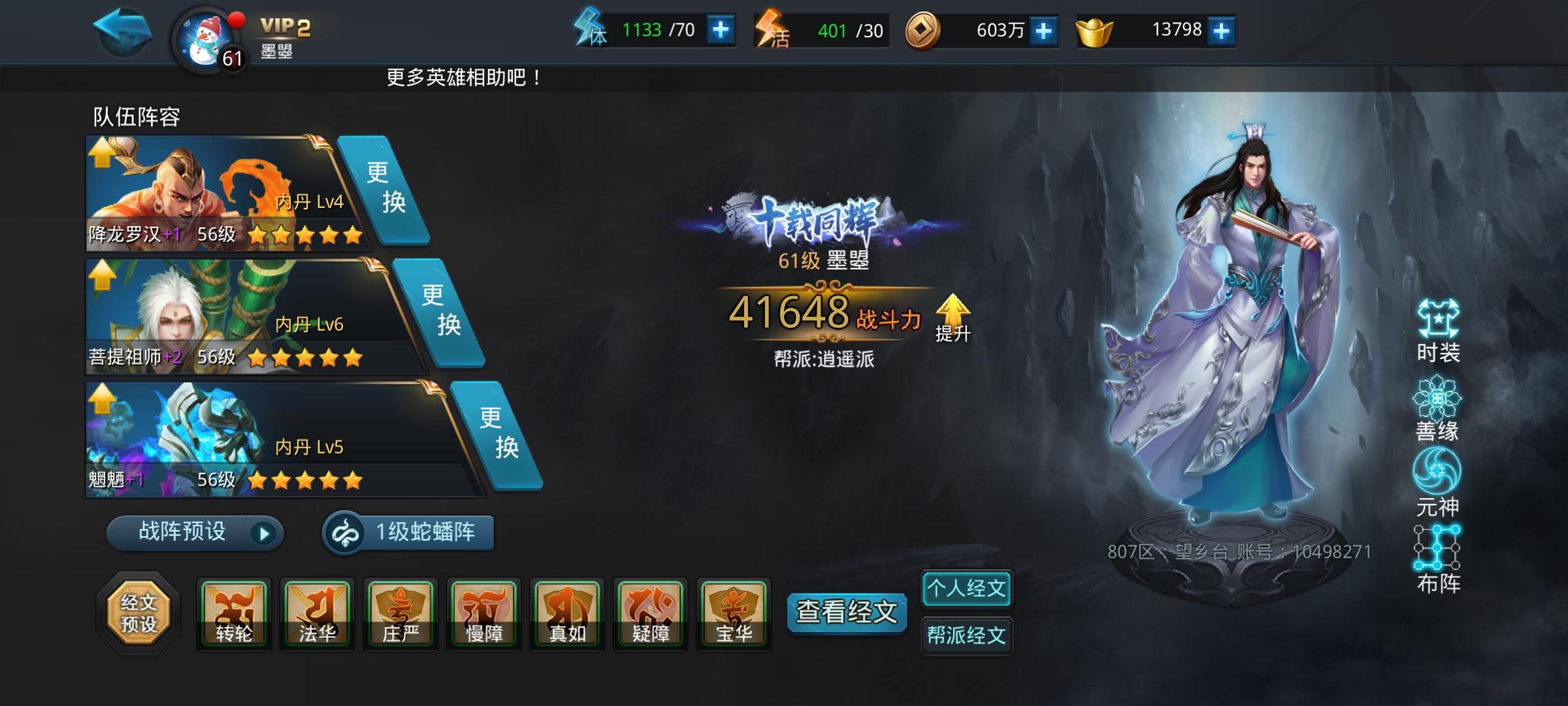This screenshot has width=1568, height=706.
Task: Switch to the 帮派经文 tab
Action: pyautogui.click(x=966, y=635)
